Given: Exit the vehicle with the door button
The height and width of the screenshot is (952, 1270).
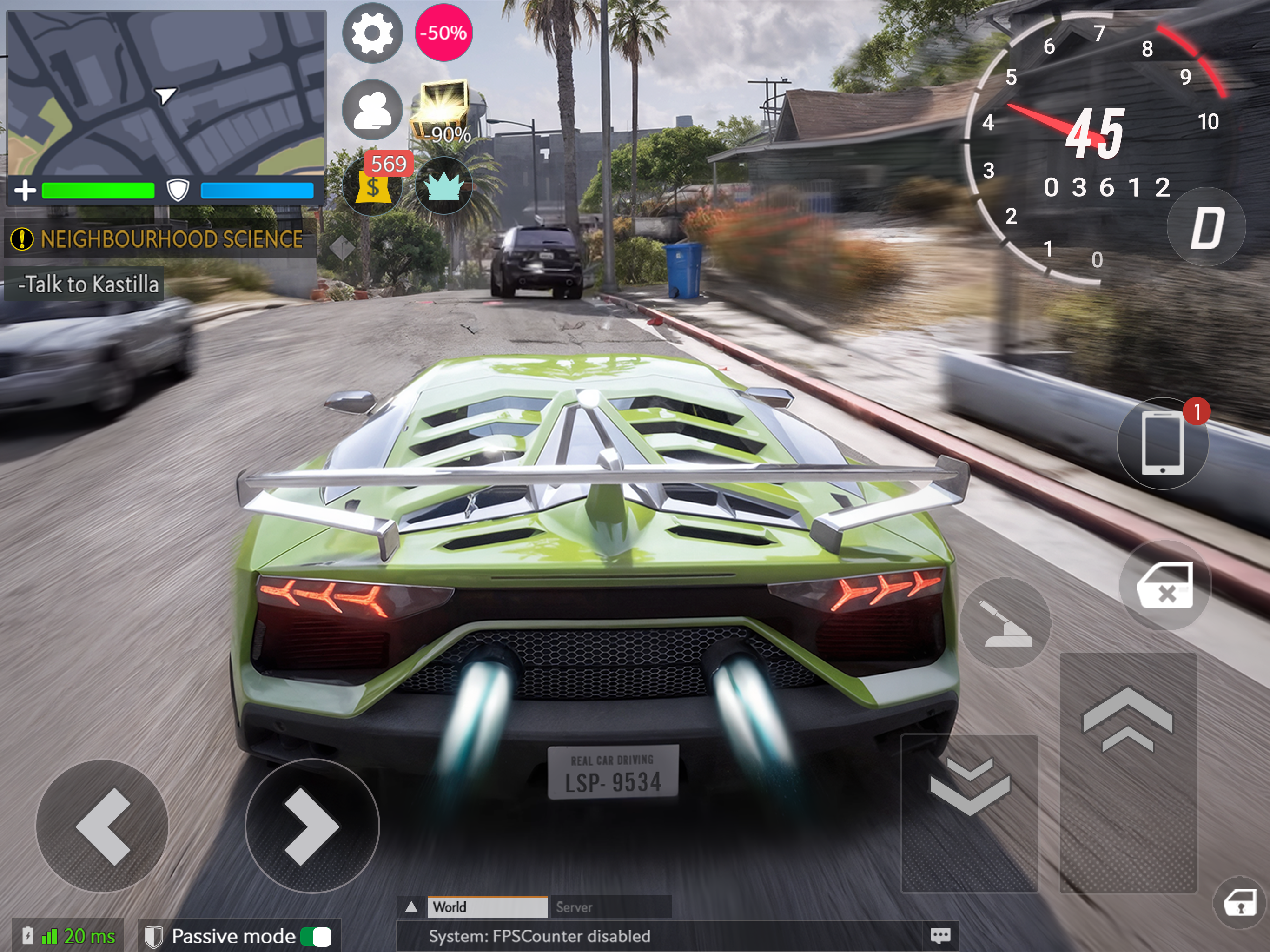Looking at the screenshot, I should point(1165,585).
